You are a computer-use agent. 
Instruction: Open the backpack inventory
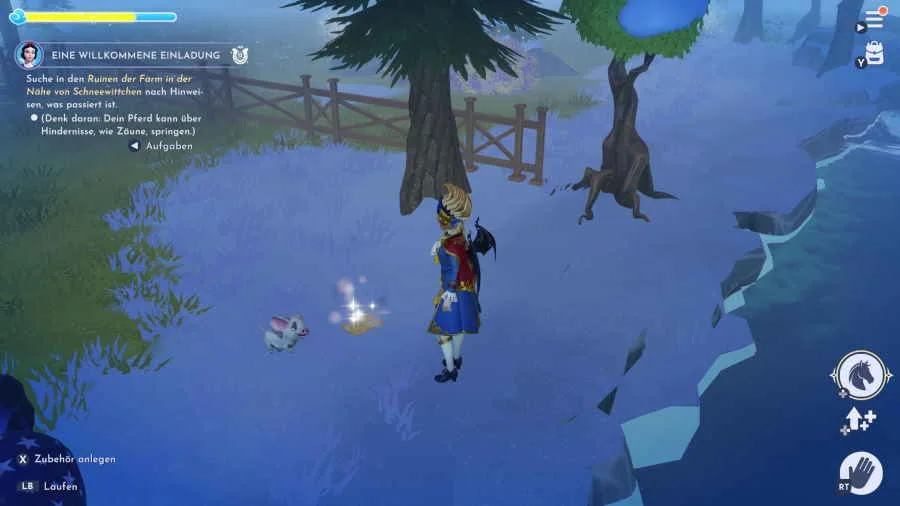[x=875, y=53]
